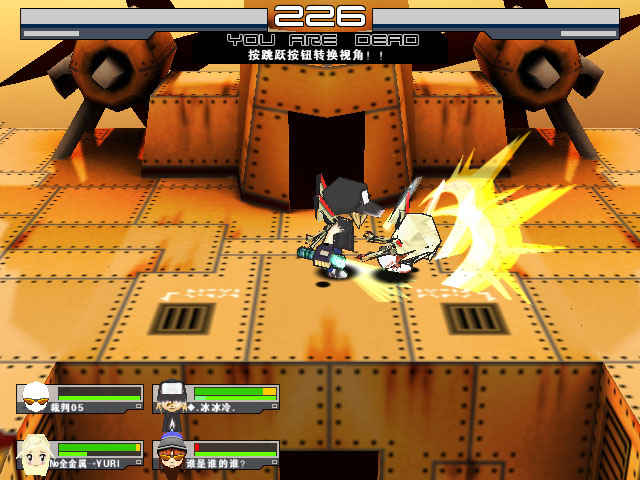Choose the YURI player panel
This screenshot has height=480, width=640.
80,455
